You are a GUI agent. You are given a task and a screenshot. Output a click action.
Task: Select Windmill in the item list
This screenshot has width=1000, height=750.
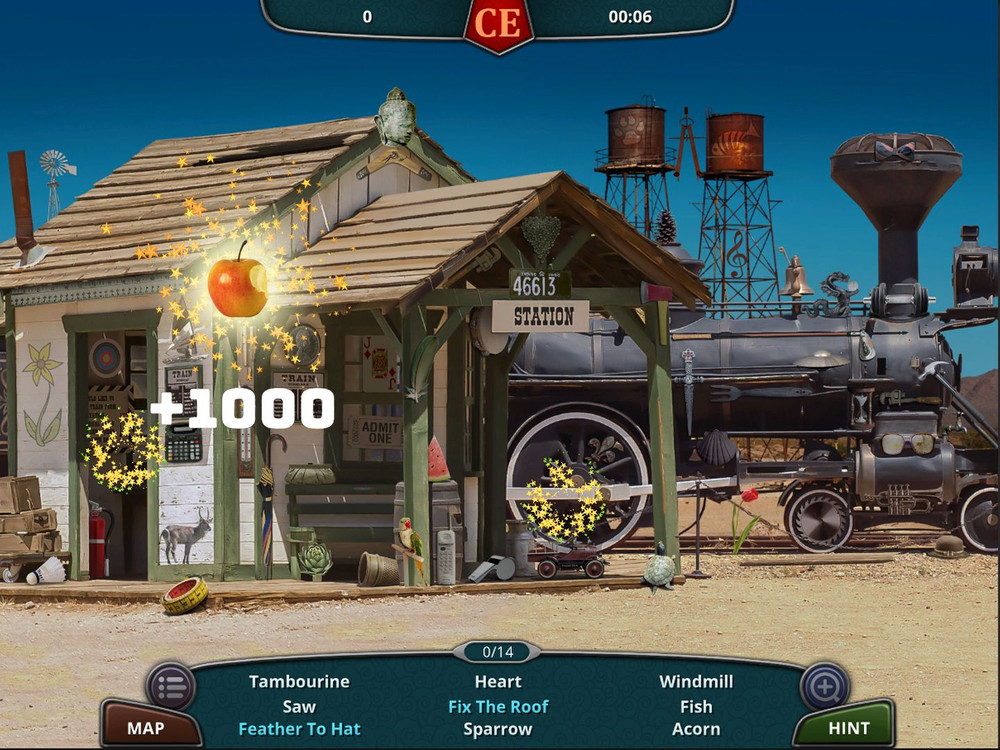[x=696, y=682]
